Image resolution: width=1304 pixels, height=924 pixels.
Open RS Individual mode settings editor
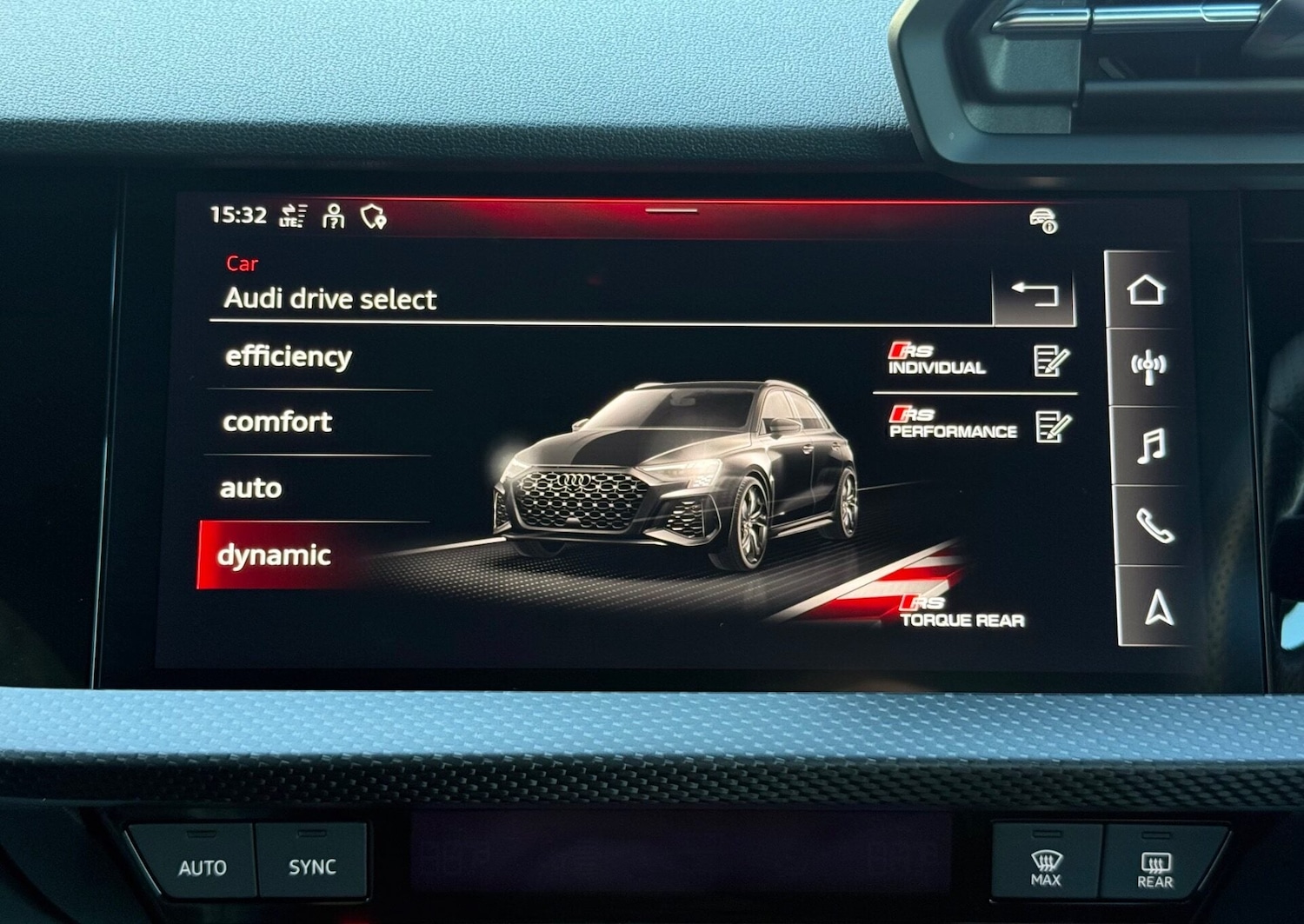[x=1047, y=362]
